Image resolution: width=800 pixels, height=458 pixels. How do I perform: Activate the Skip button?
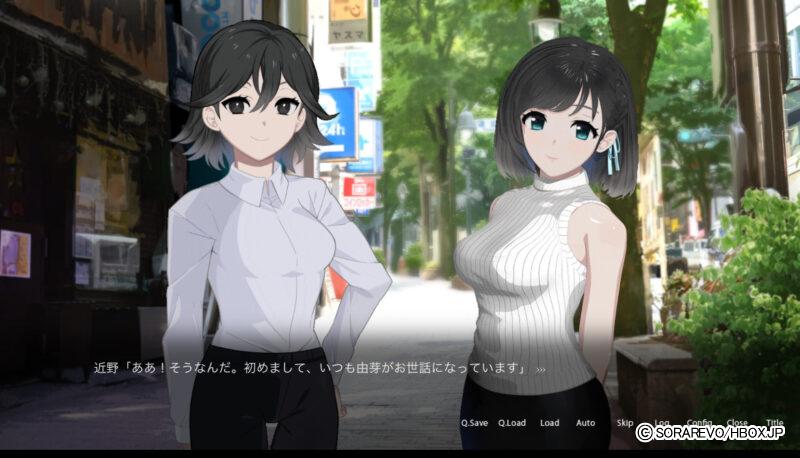[625, 423]
